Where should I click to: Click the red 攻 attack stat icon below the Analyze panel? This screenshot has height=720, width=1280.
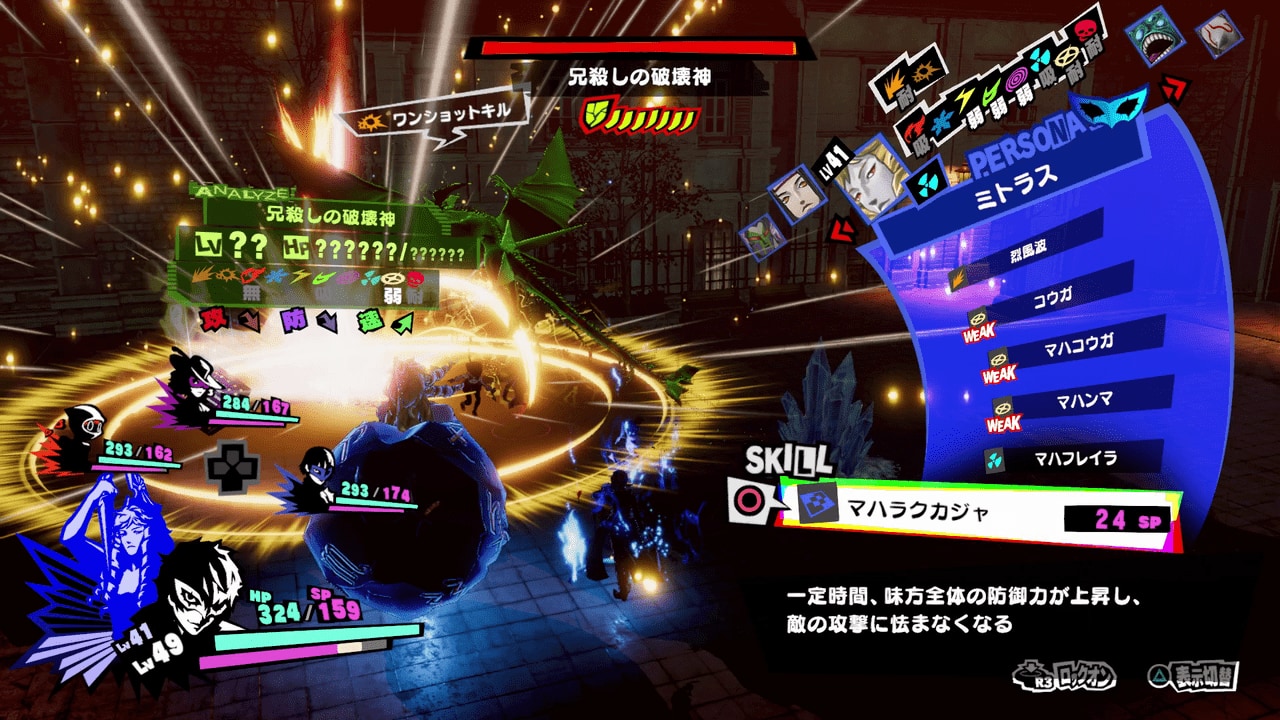tap(213, 319)
